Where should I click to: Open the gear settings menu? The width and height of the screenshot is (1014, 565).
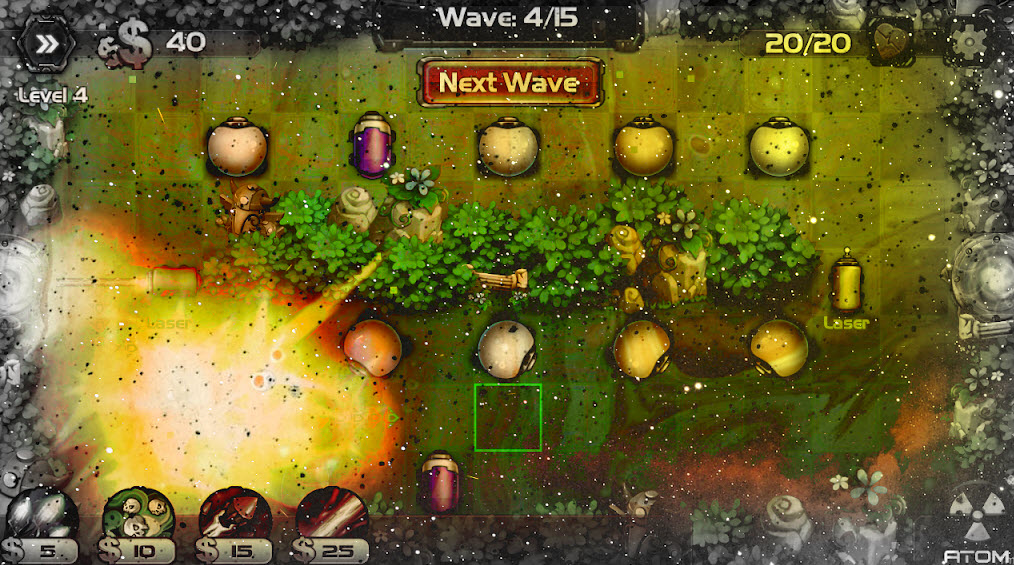coord(968,42)
